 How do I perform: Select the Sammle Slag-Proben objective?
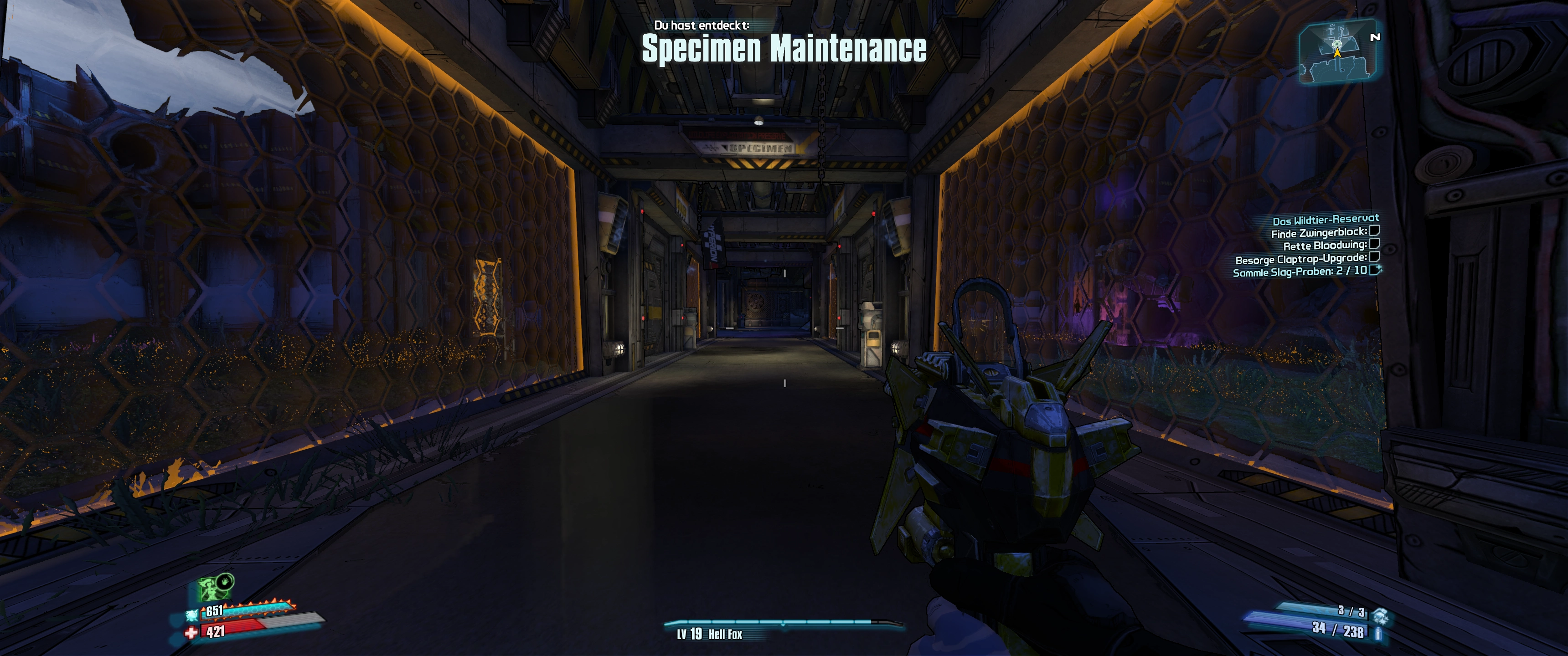click(x=1300, y=272)
